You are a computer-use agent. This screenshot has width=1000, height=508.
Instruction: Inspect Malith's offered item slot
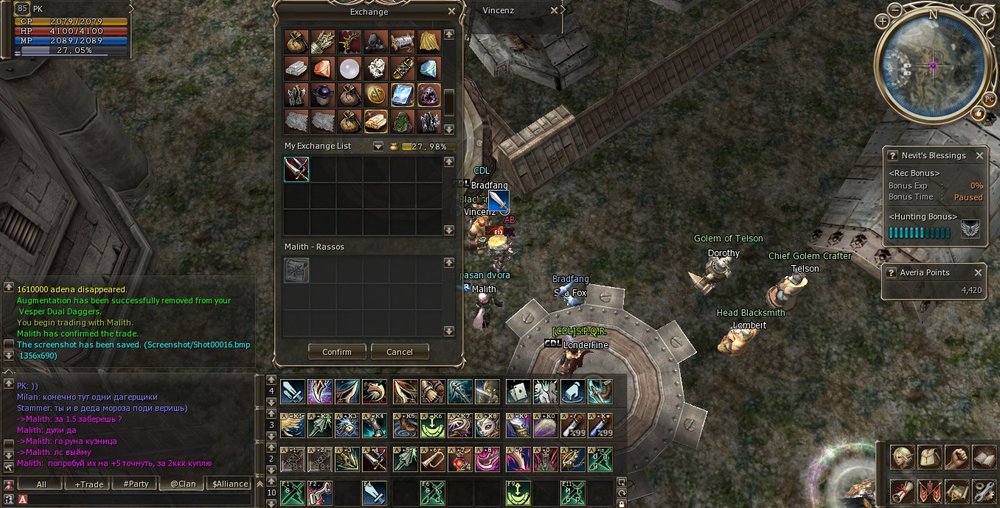[296, 270]
